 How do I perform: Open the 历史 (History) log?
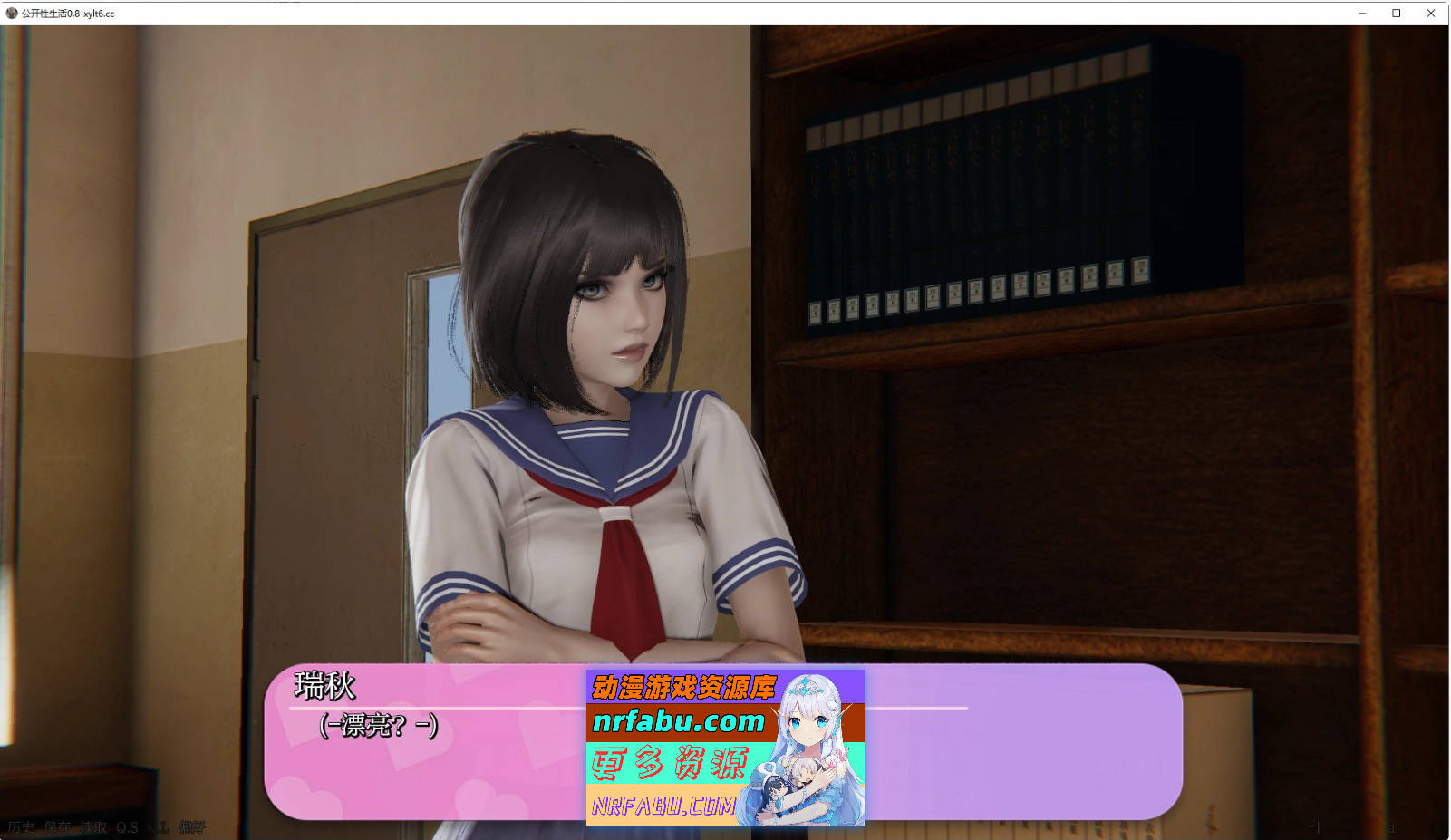click(x=22, y=826)
